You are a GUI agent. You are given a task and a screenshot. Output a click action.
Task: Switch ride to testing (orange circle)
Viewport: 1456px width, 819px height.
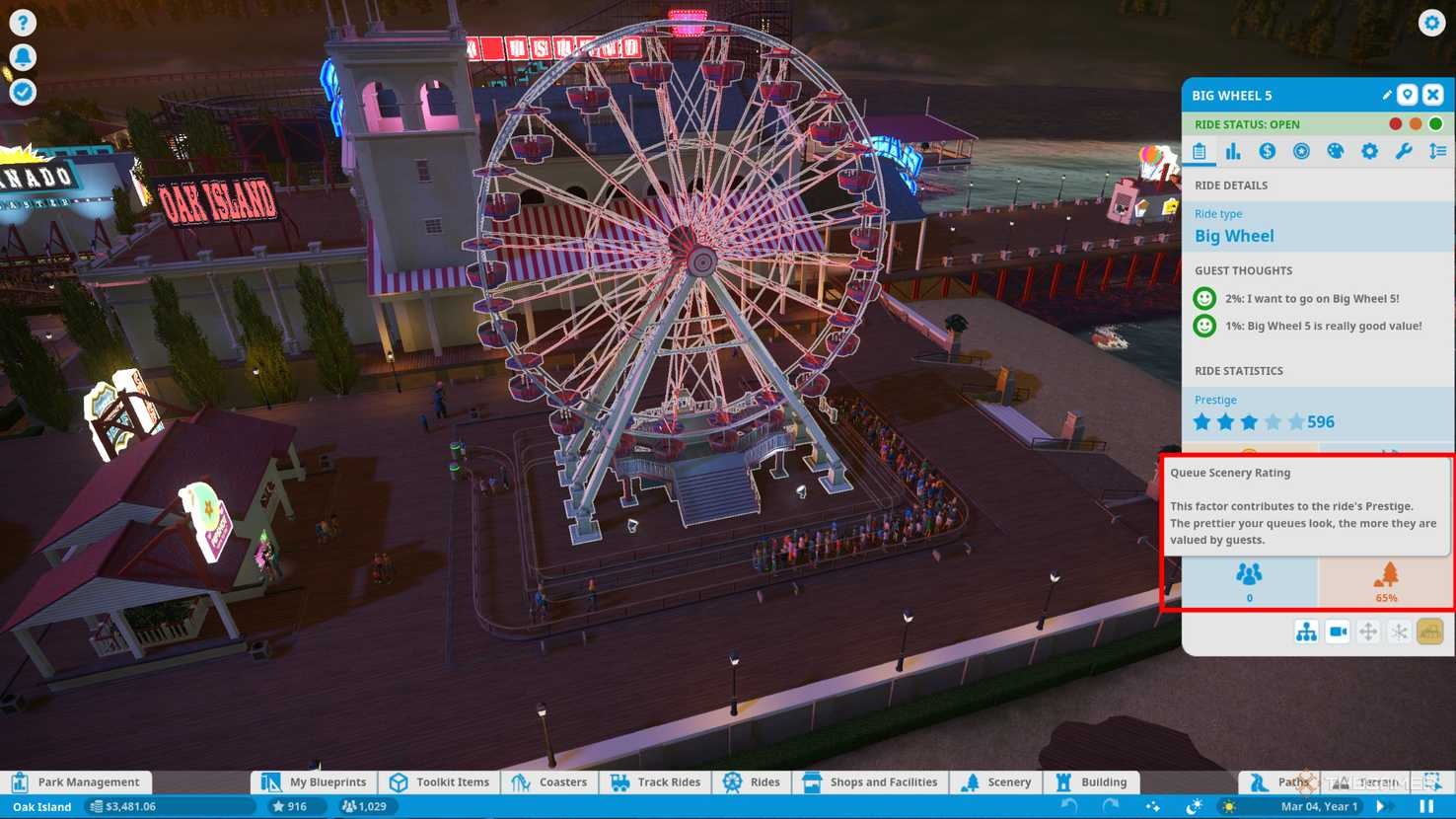(x=1416, y=123)
